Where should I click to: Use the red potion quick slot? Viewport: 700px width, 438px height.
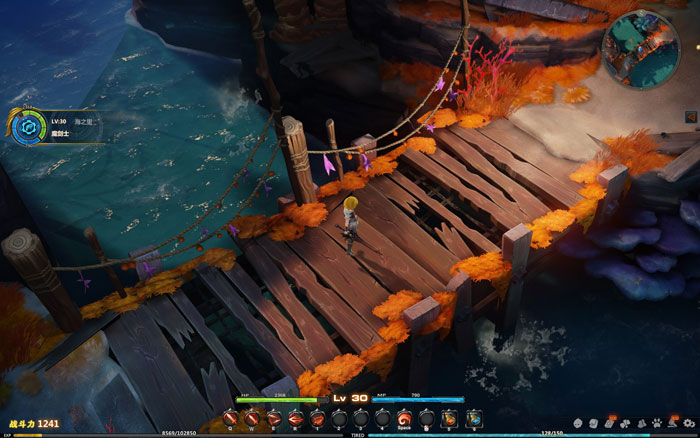point(449,417)
